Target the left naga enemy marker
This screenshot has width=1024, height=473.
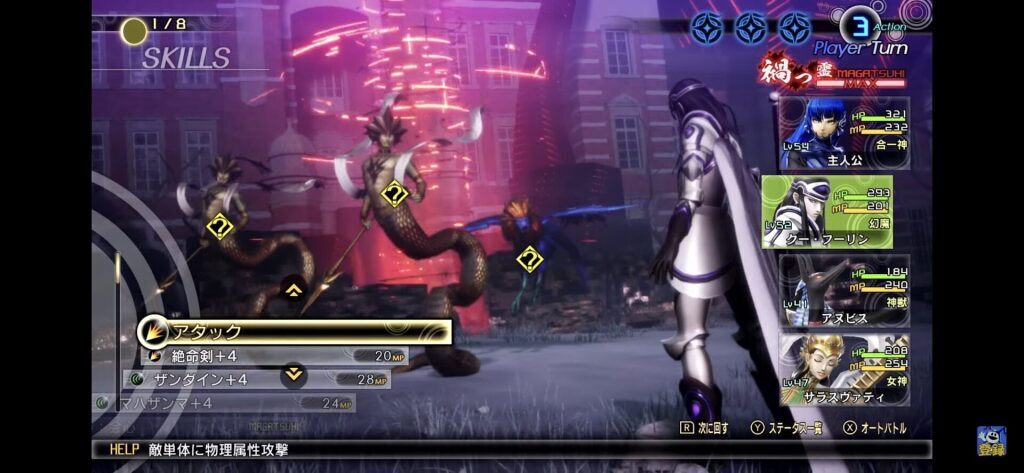pyautogui.click(x=219, y=227)
